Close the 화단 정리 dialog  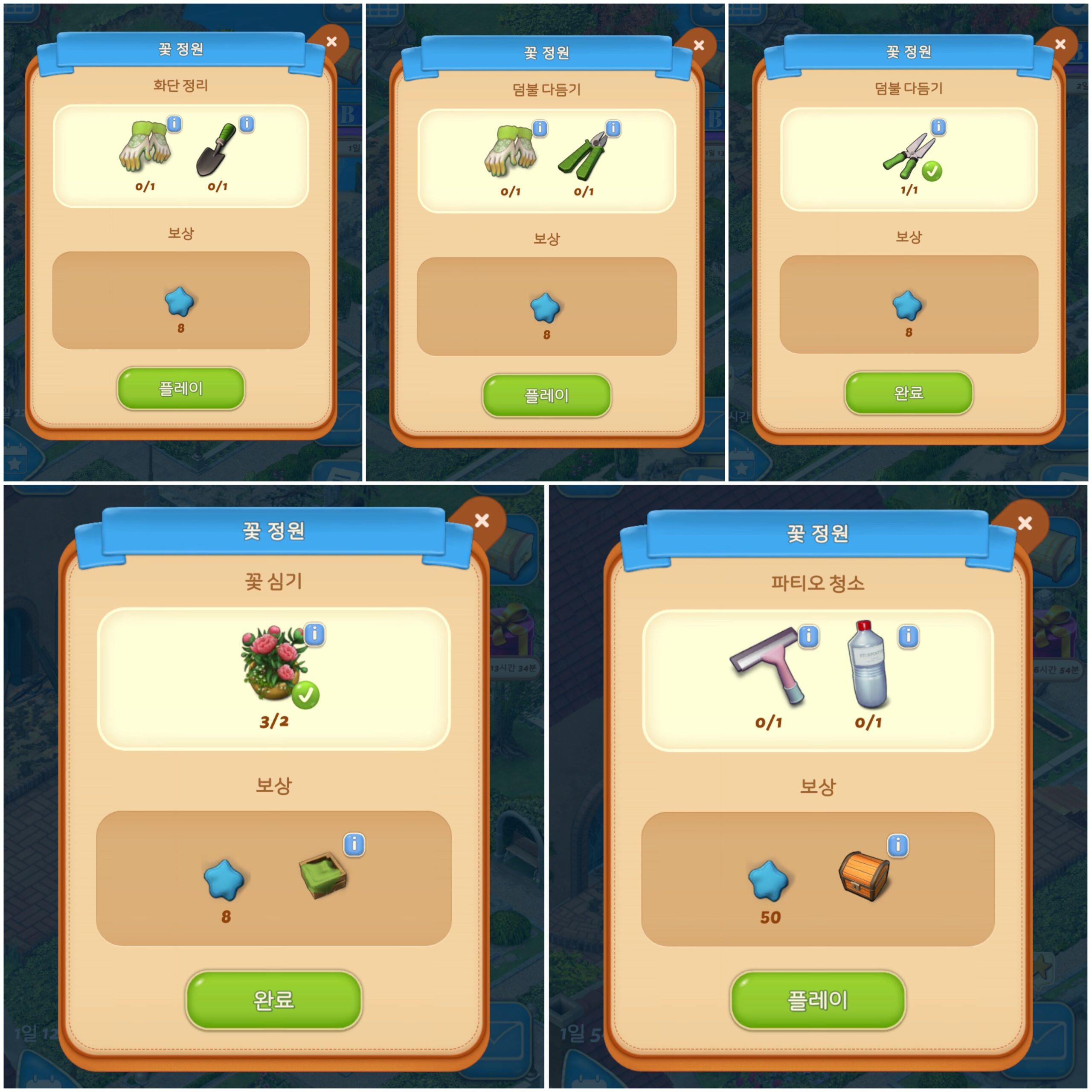coord(332,42)
